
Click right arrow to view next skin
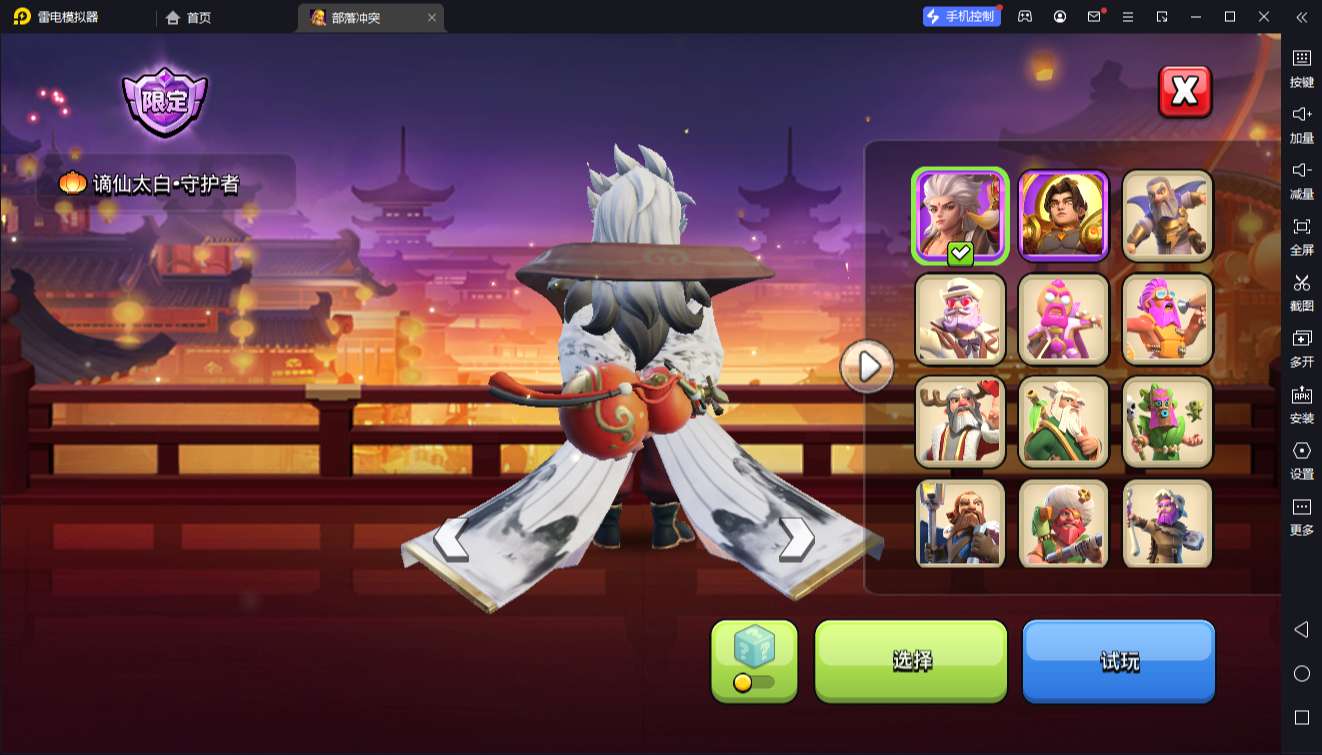(795, 542)
